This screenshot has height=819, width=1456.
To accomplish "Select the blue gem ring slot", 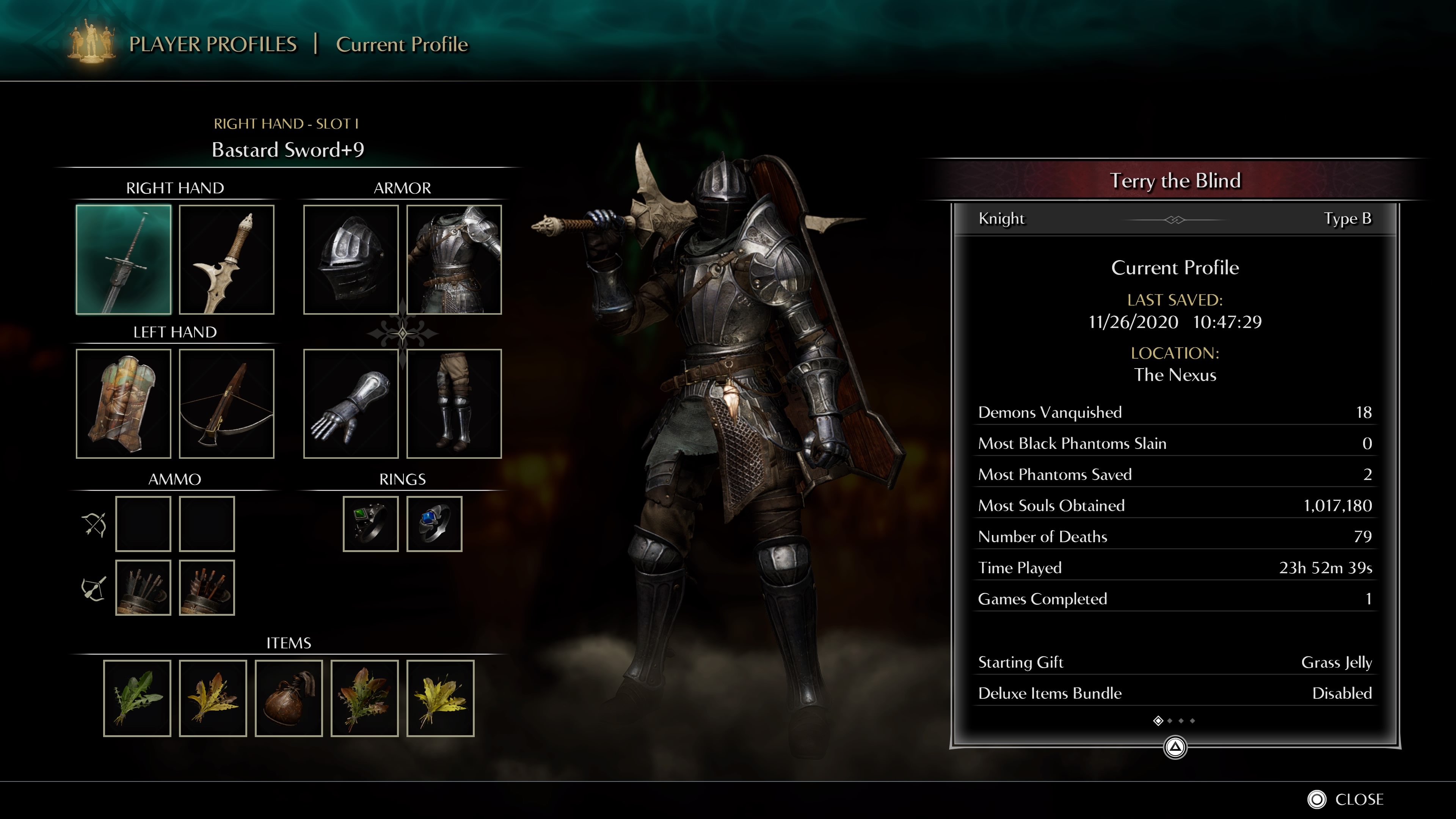I will 434,524.
